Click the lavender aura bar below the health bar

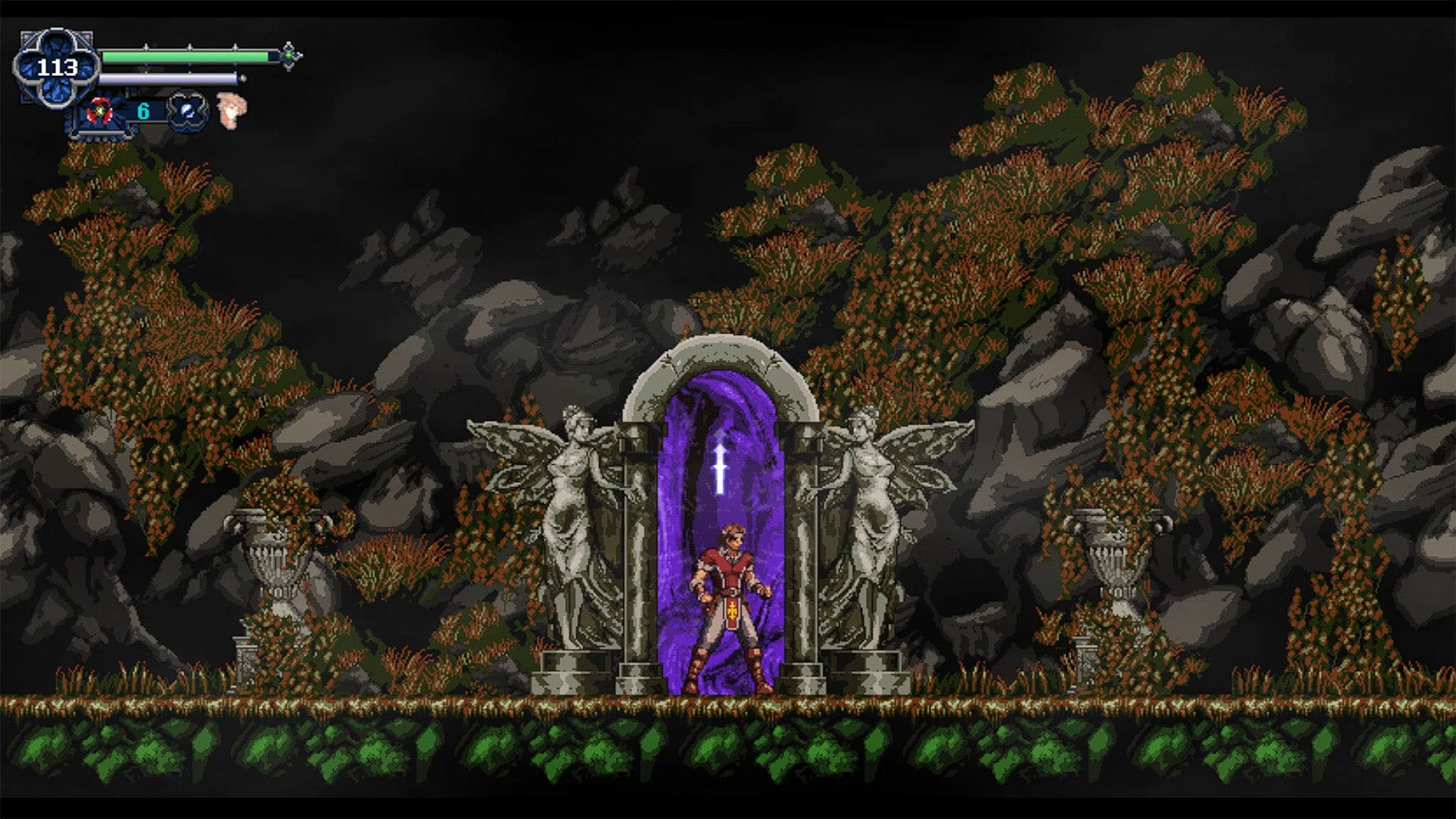point(171,79)
